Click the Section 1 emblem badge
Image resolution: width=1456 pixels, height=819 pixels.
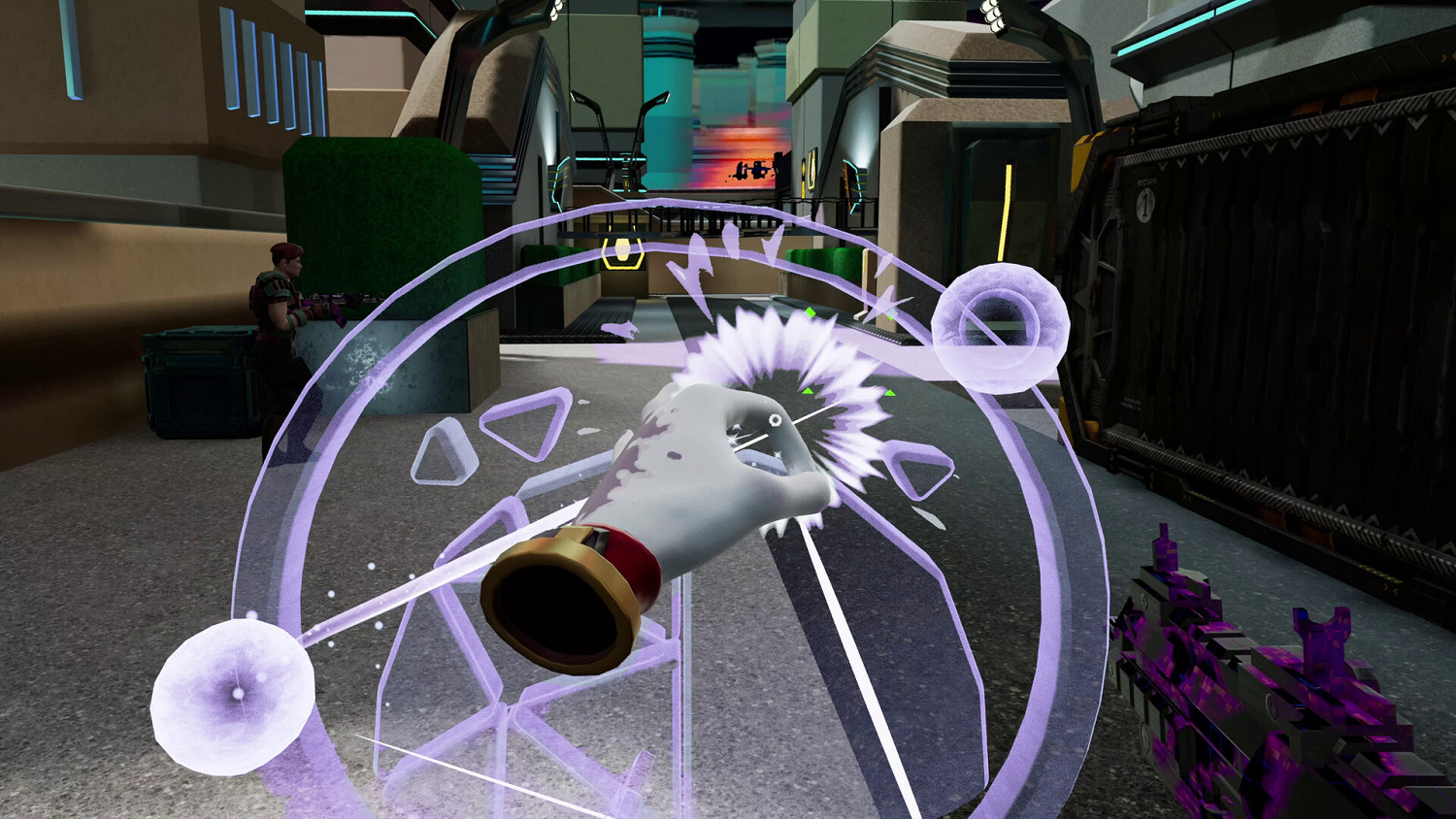tap(1145, 206)
